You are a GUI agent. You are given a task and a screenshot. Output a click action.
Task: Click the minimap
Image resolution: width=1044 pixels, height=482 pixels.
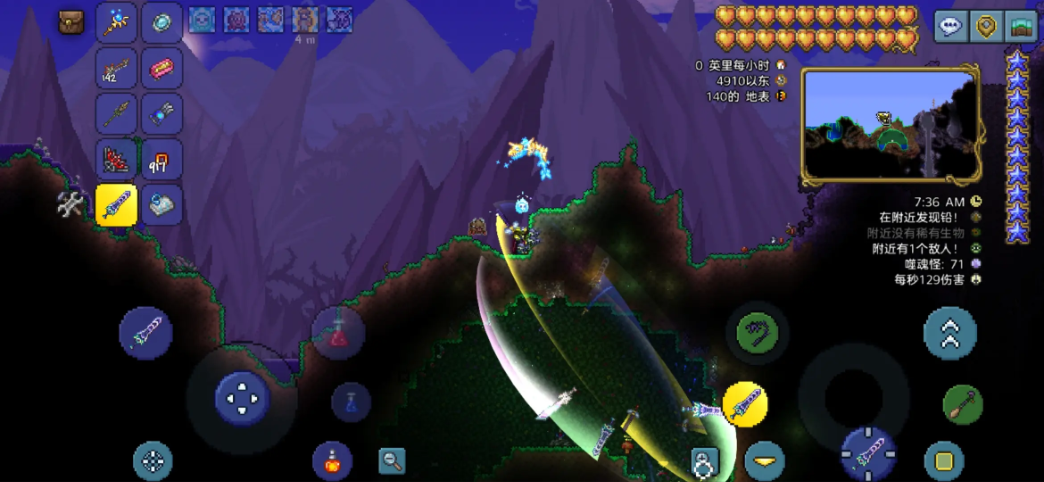pyautogui.click(x=892, y=126)
